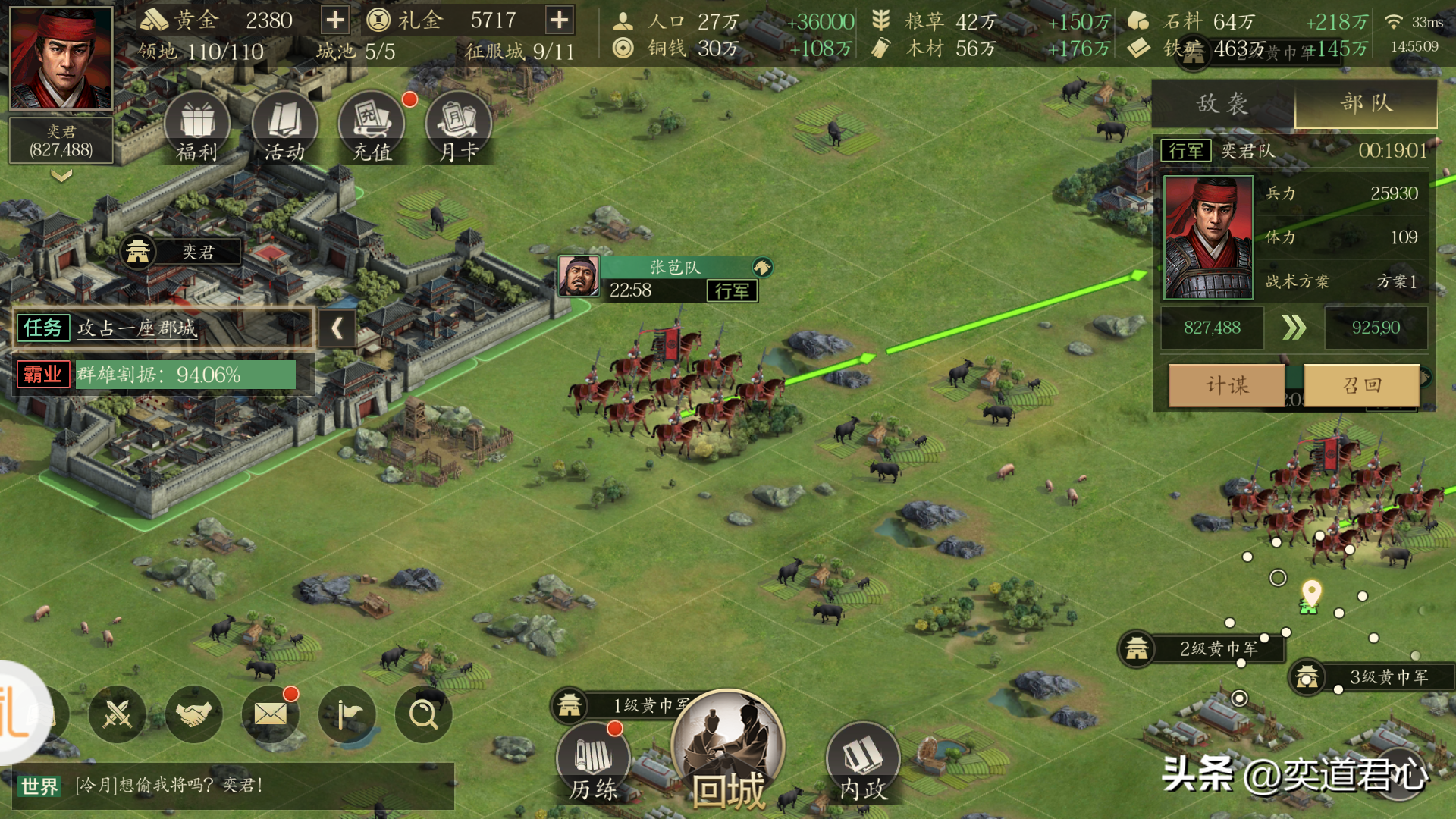This screenshot has width=1456, height=819.
Task: Open the 福利 welfare gift icon
Action: (x=197, y=127)
